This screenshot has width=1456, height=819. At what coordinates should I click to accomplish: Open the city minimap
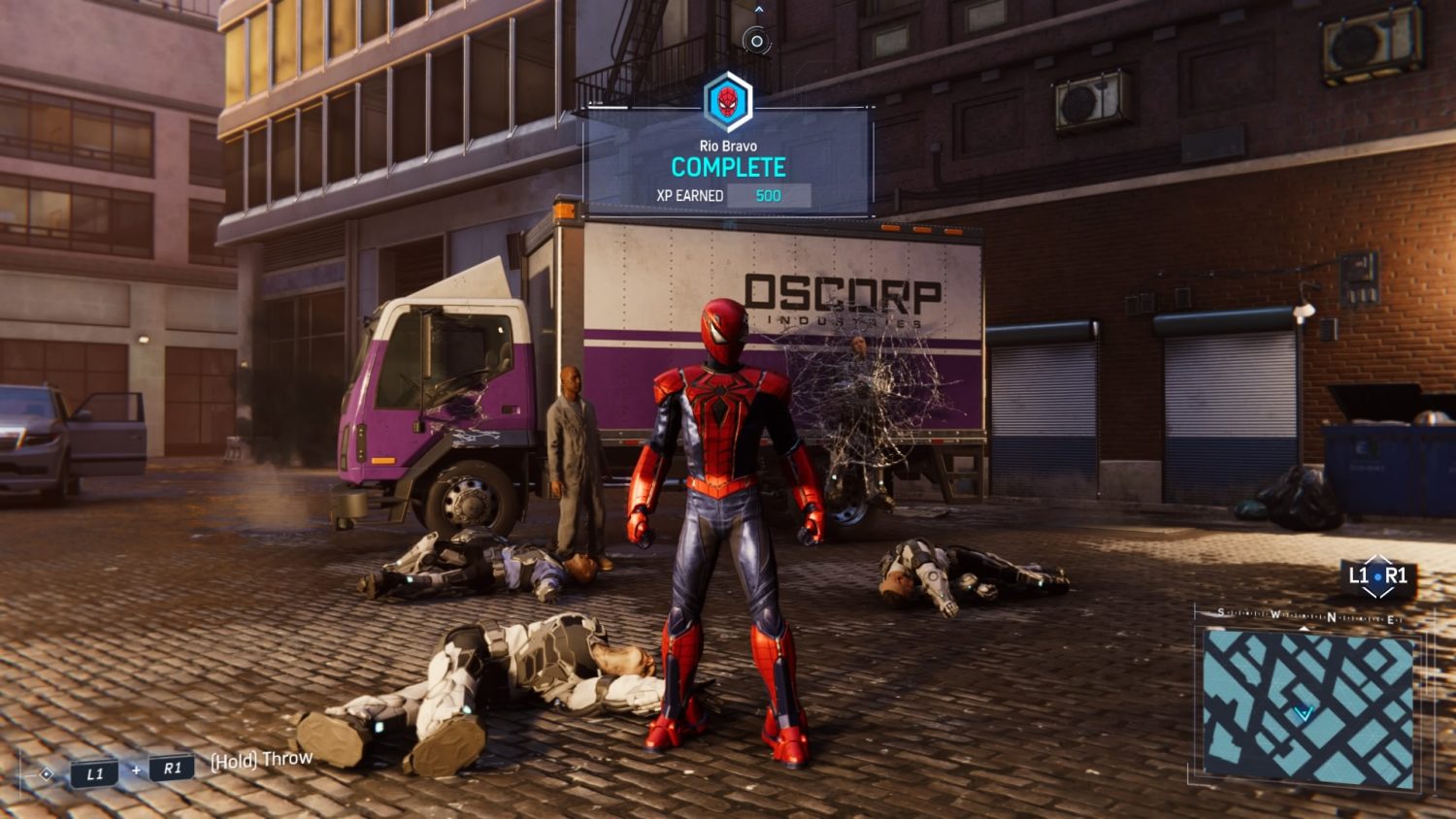coord(1307,708)
